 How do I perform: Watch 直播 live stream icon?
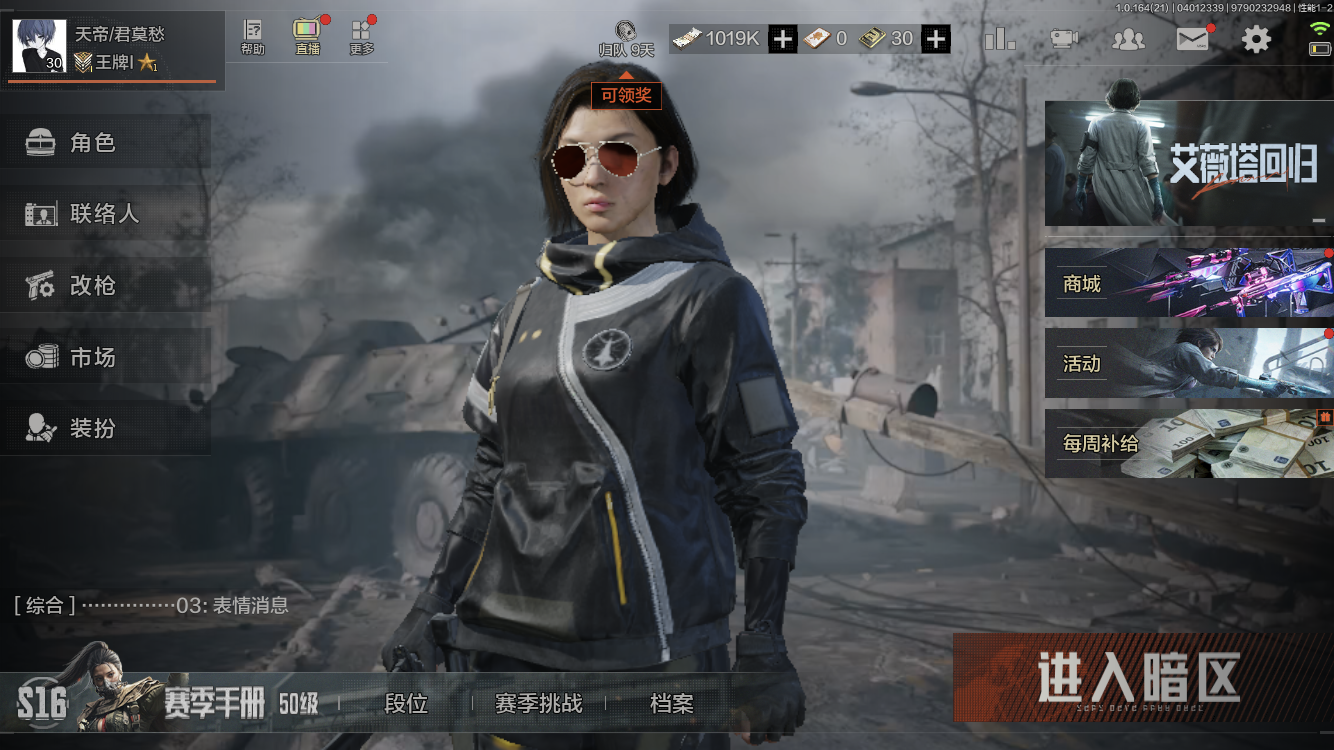[x=306, y=37]
